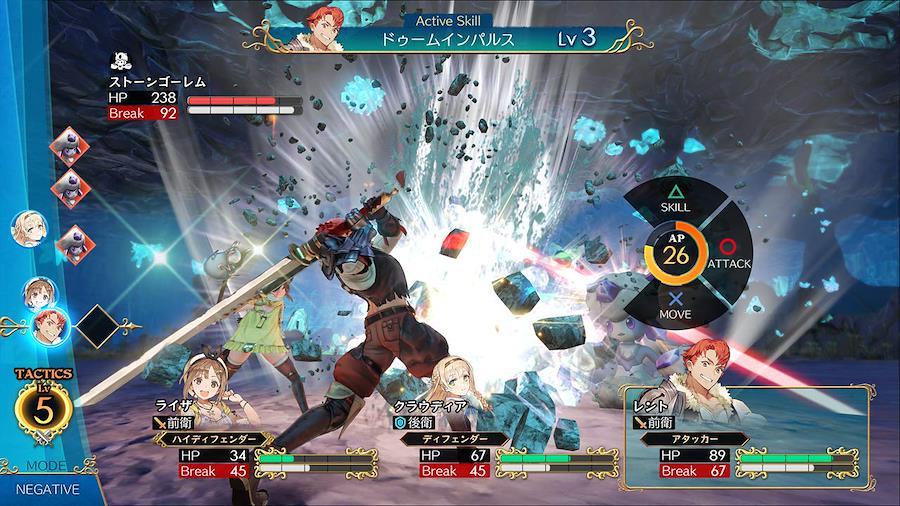Click Klaudia's portrait in the turn timeline
Viewport: 900px width, 506px height.
point(27,229)
